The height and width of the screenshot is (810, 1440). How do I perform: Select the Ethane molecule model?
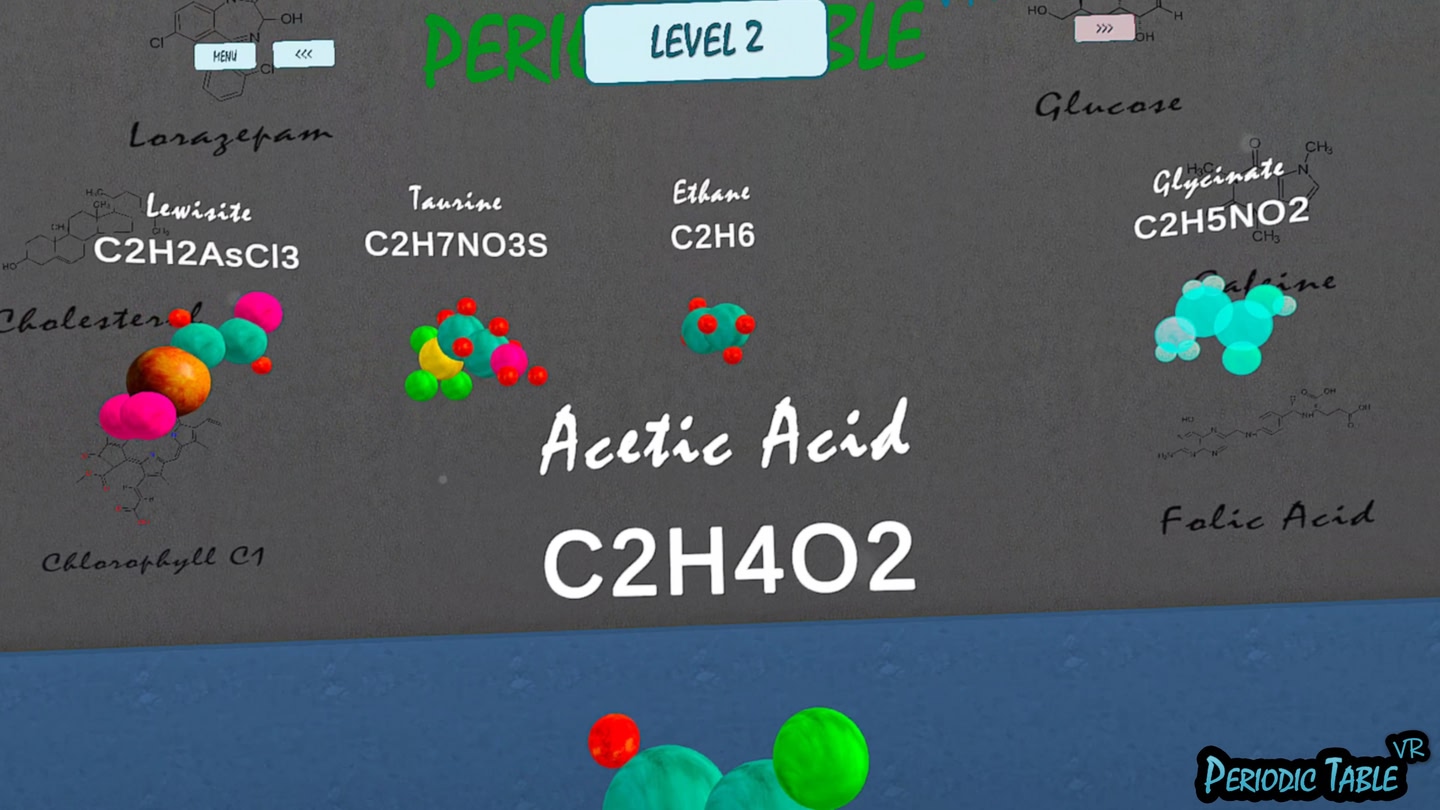pyautogui.click(x=718, y=325)
